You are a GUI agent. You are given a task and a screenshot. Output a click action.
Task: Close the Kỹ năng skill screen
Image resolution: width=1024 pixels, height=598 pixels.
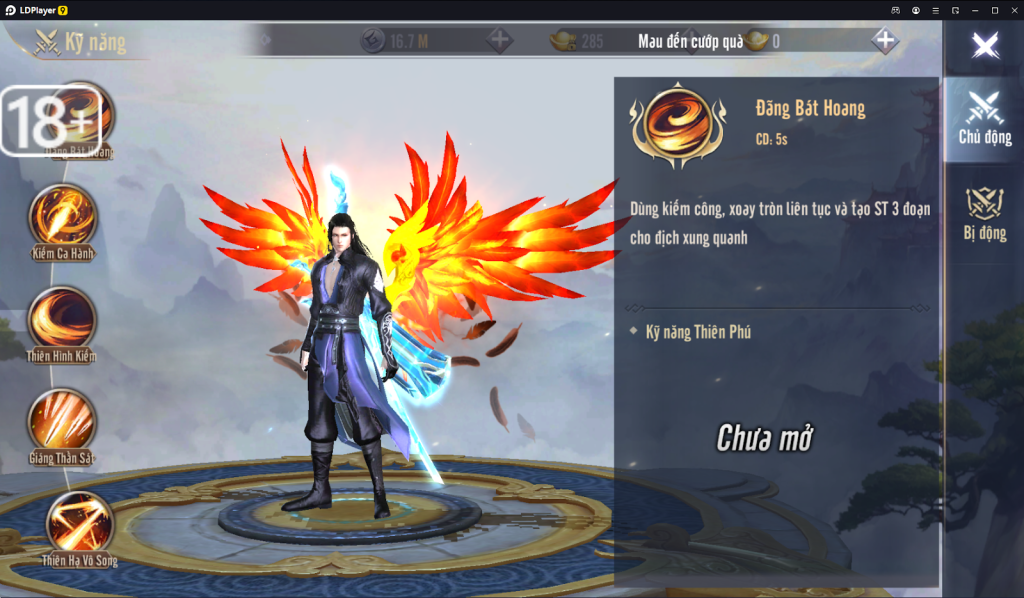(986, 45)
